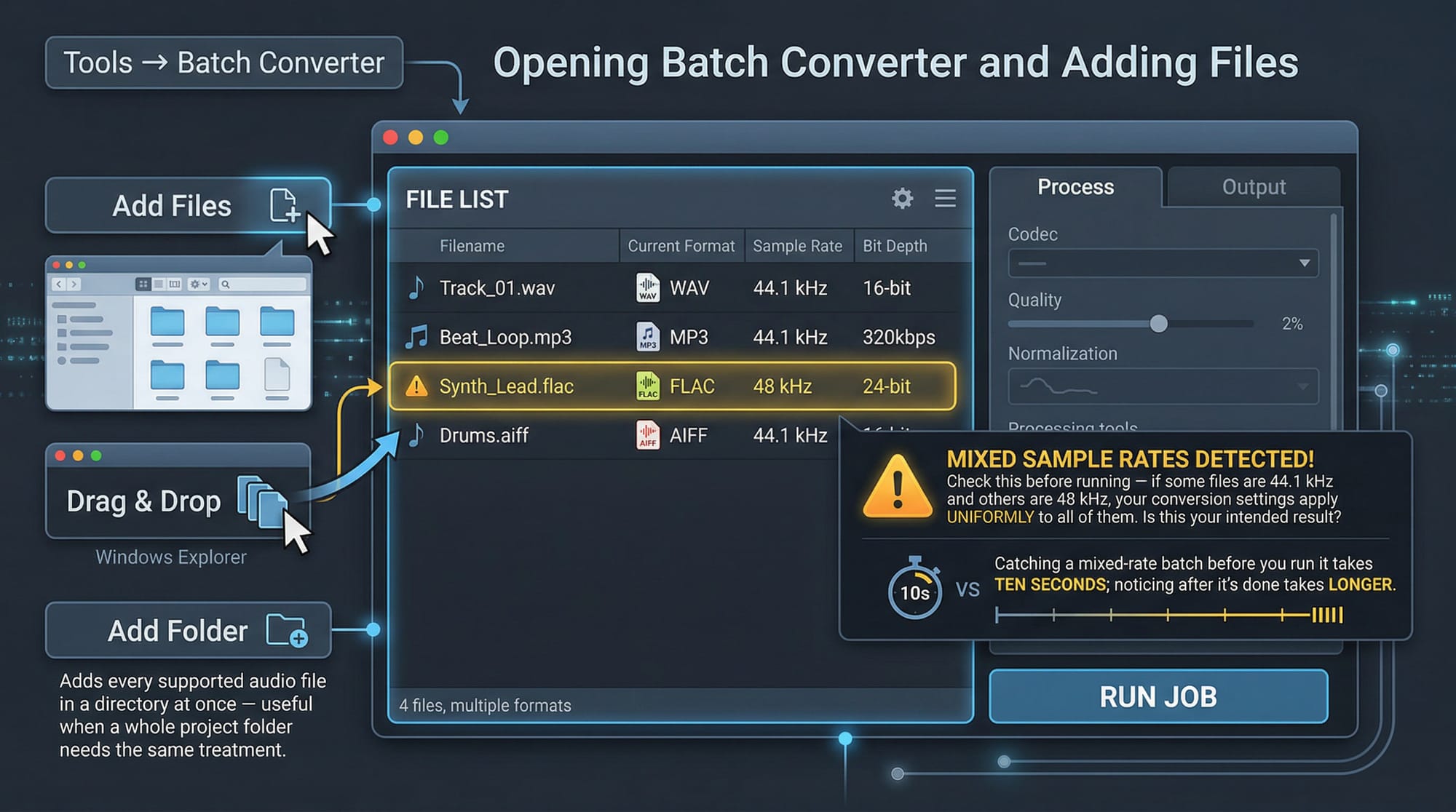Open the Tools → Batch Converter menu path

pos(223,63)
